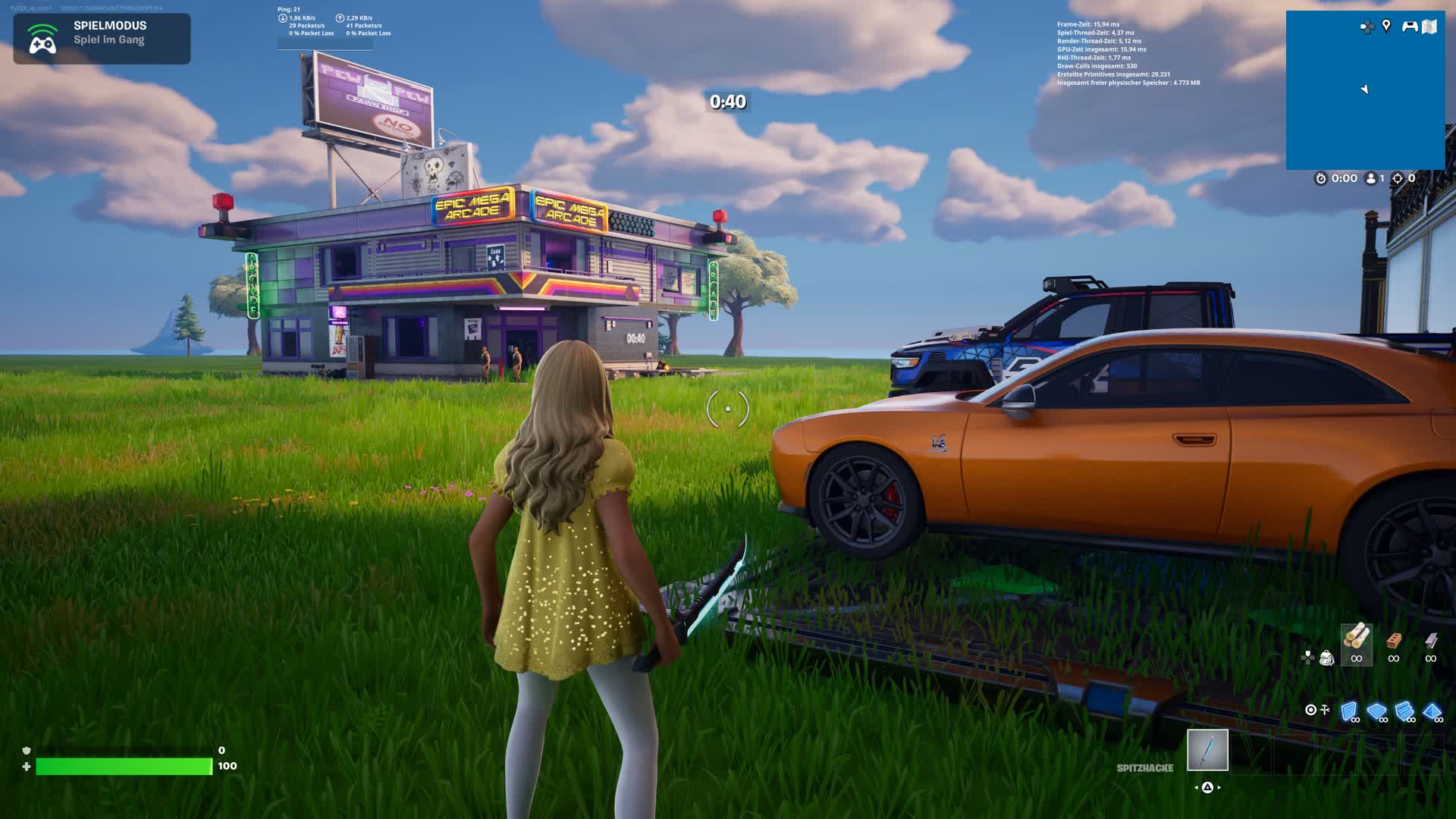Pick the stairs building piece
This screenshot has width=1456, height=819.
coord(1404,711)
